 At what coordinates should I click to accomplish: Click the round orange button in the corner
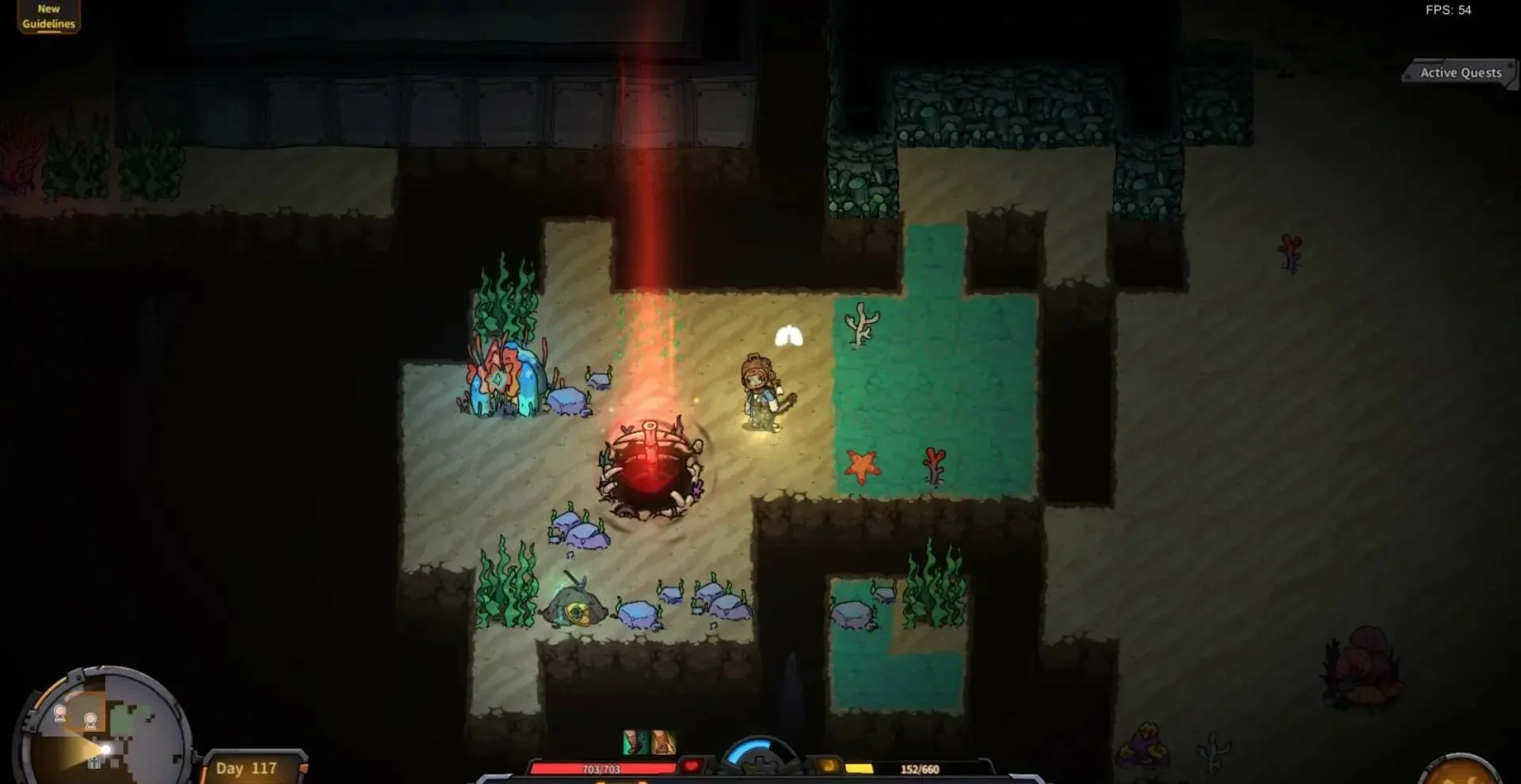1462,770
